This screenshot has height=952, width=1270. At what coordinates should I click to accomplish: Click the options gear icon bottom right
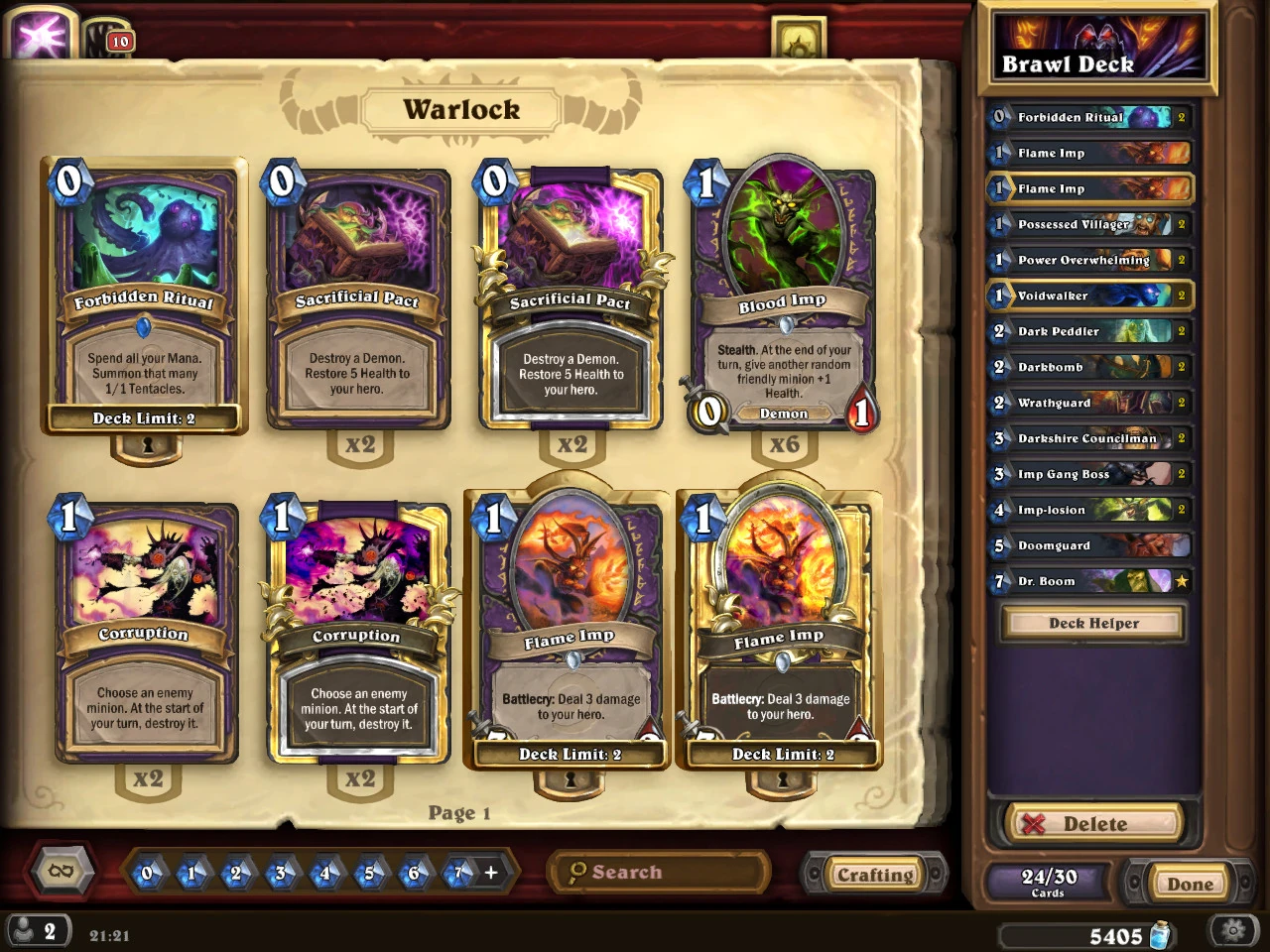tap(1233, 930)
